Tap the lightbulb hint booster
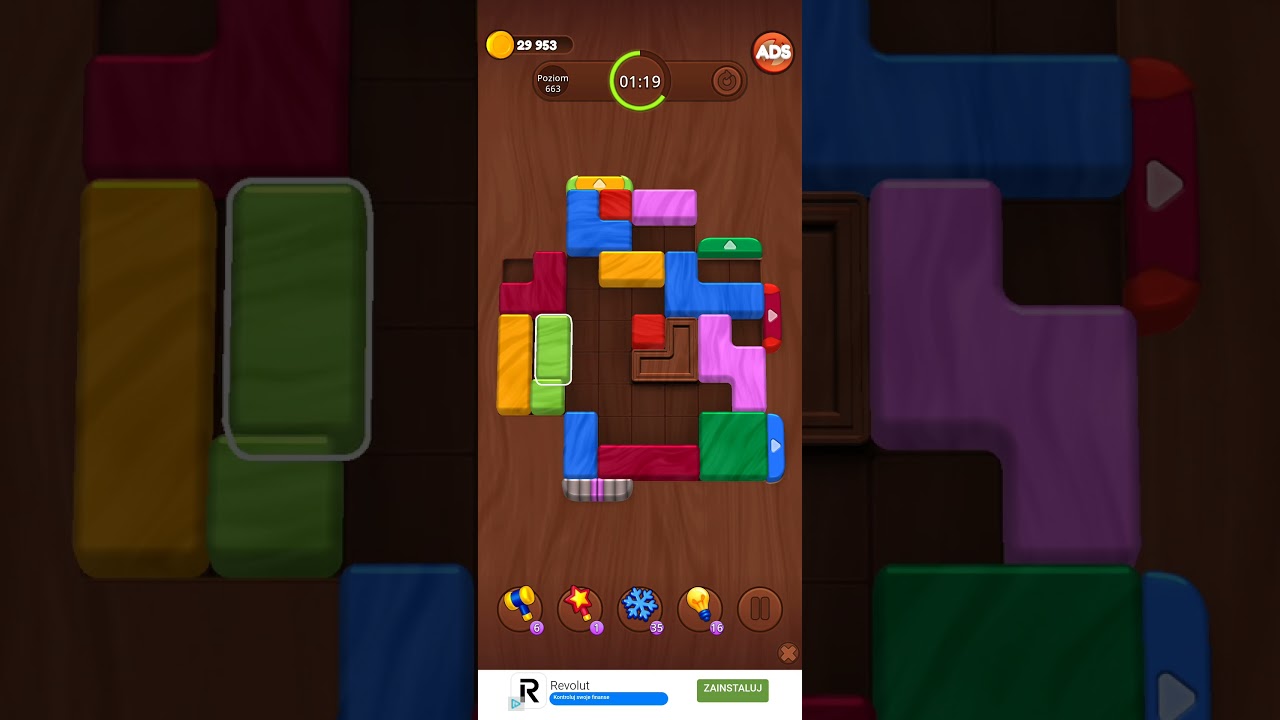The image size is (1280, 720). pos(700,610)
